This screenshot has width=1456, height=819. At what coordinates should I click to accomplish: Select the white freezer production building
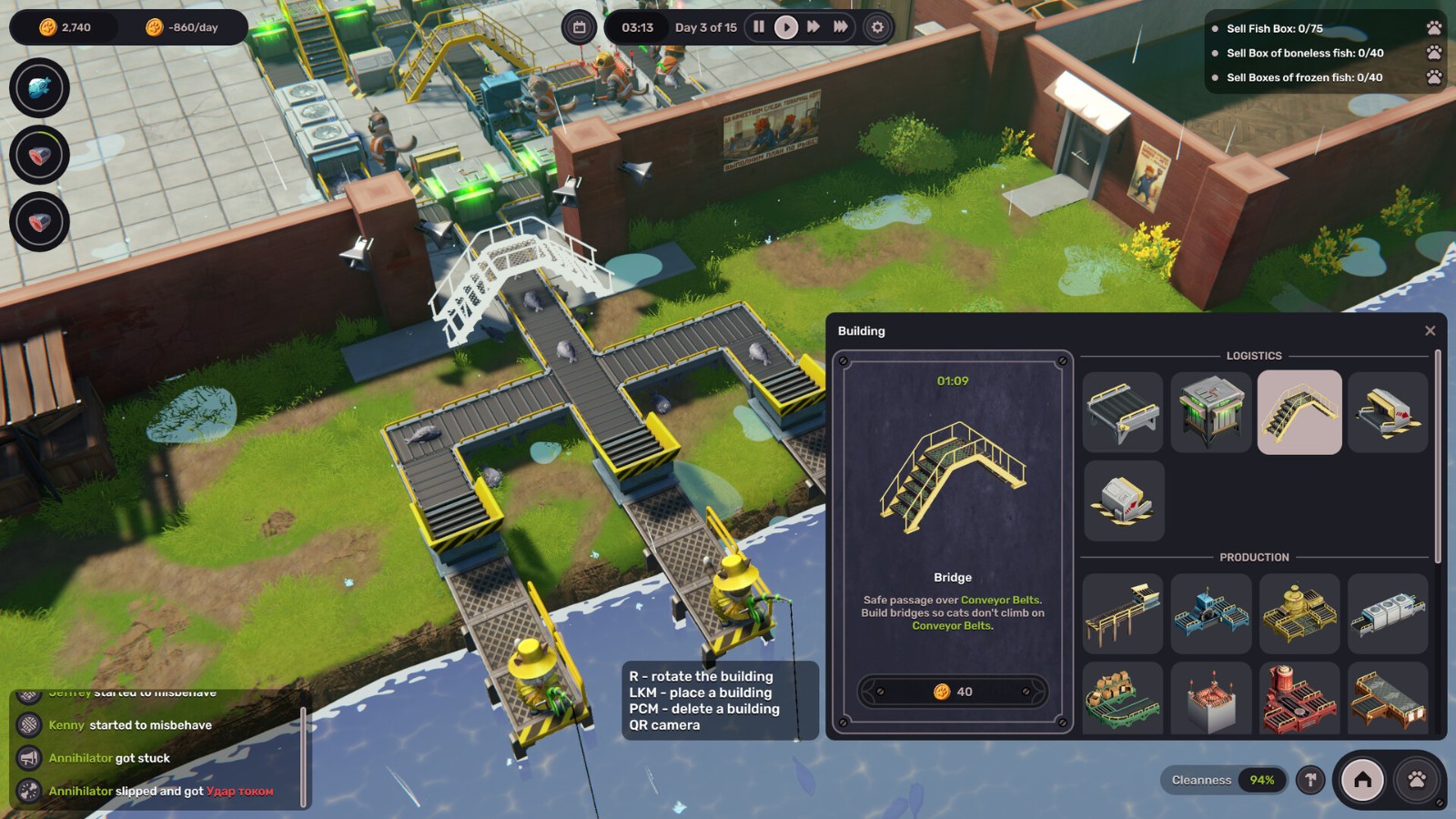(1387, 613)
